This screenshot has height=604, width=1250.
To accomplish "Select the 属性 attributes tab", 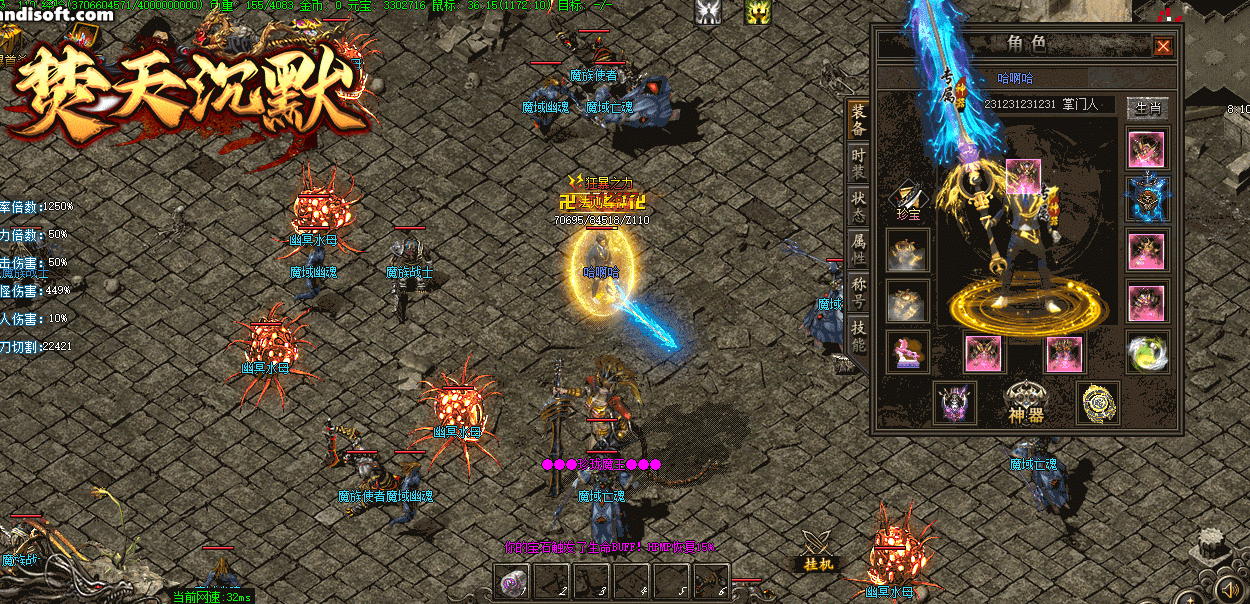I will click(858, 248).
